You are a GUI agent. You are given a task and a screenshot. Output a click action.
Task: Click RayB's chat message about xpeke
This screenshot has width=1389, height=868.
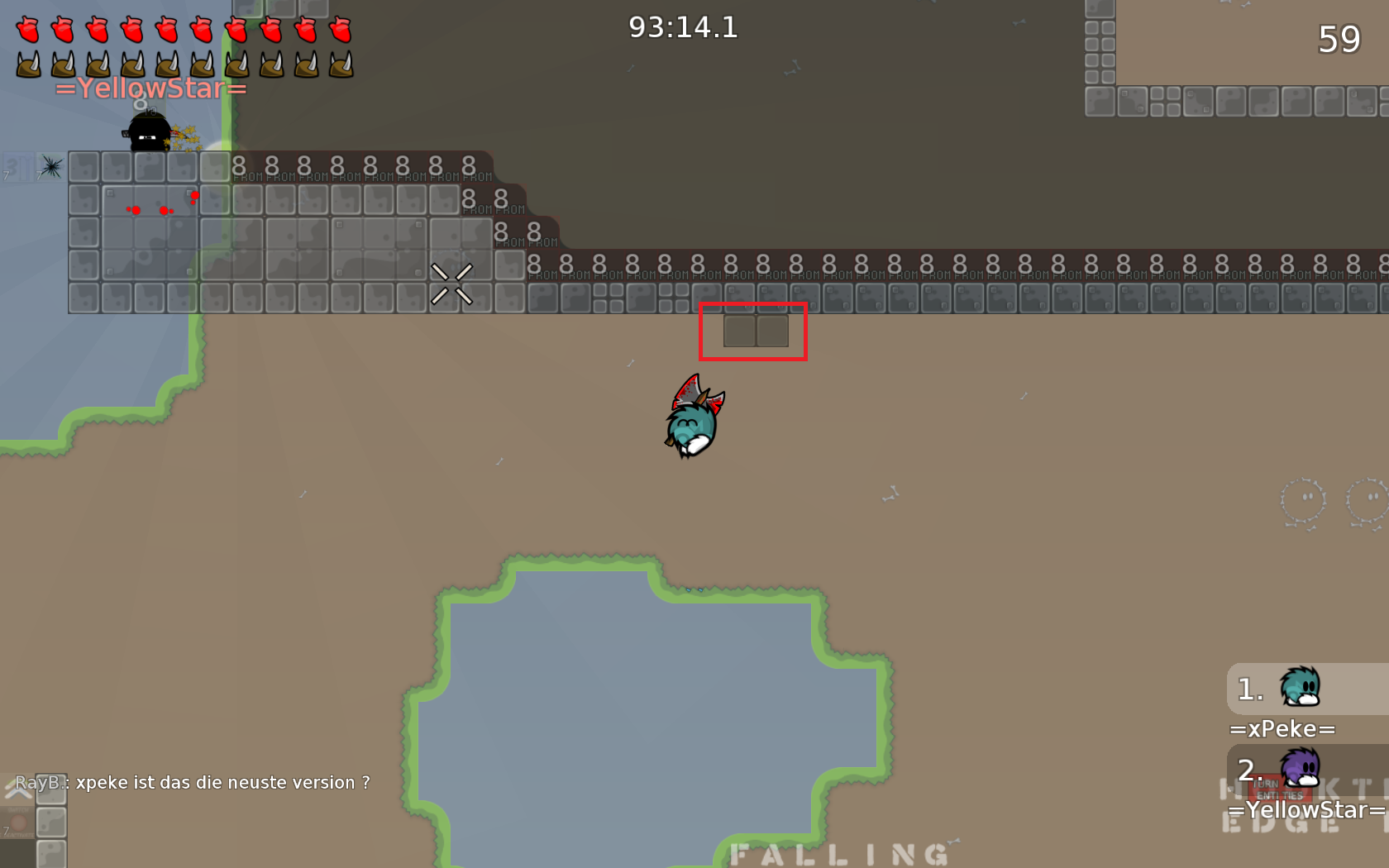coord(192,782)
